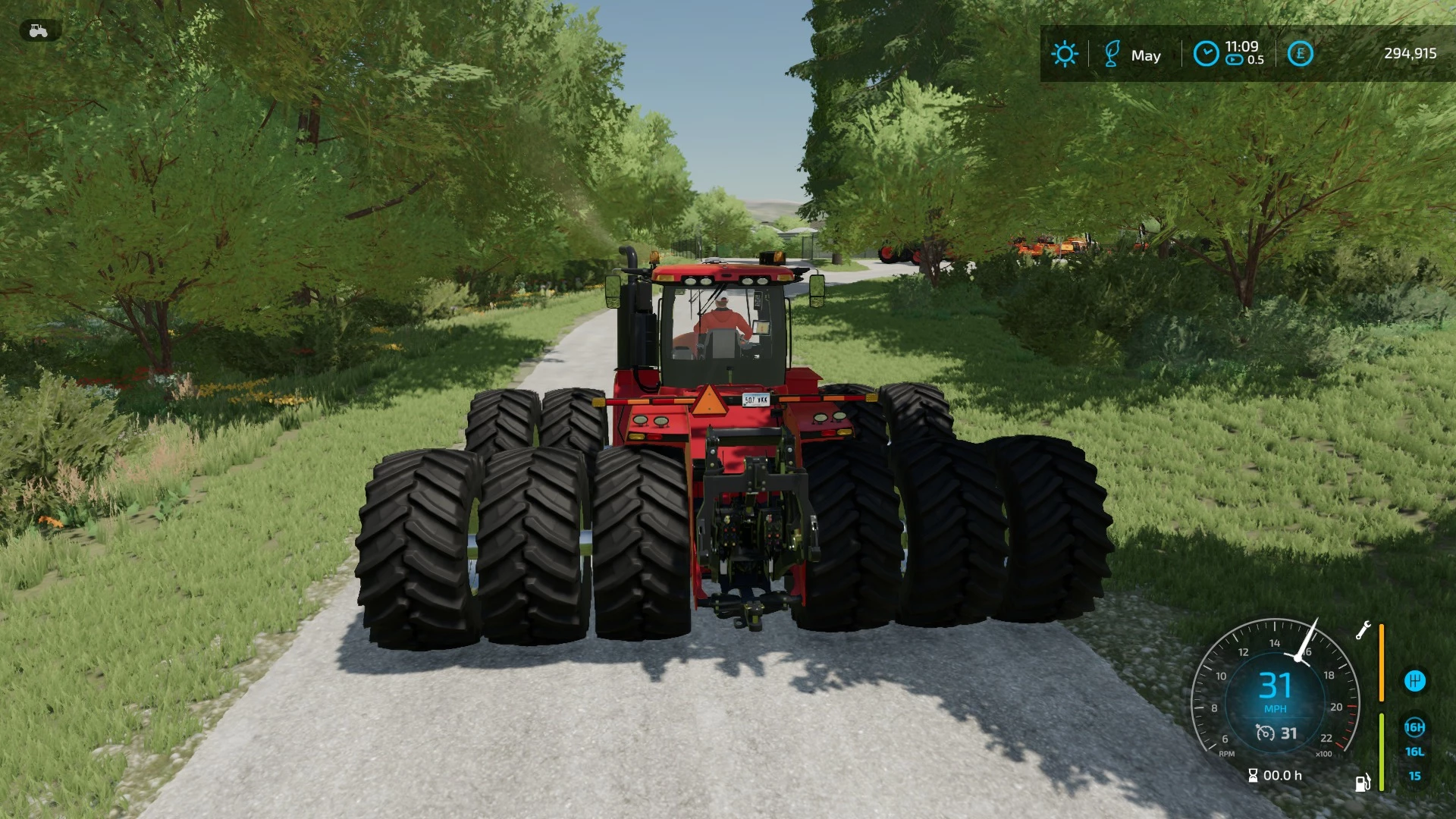Select the fuel pump icon
Screen dimensions: 1456x819
tap(1363, 782)
